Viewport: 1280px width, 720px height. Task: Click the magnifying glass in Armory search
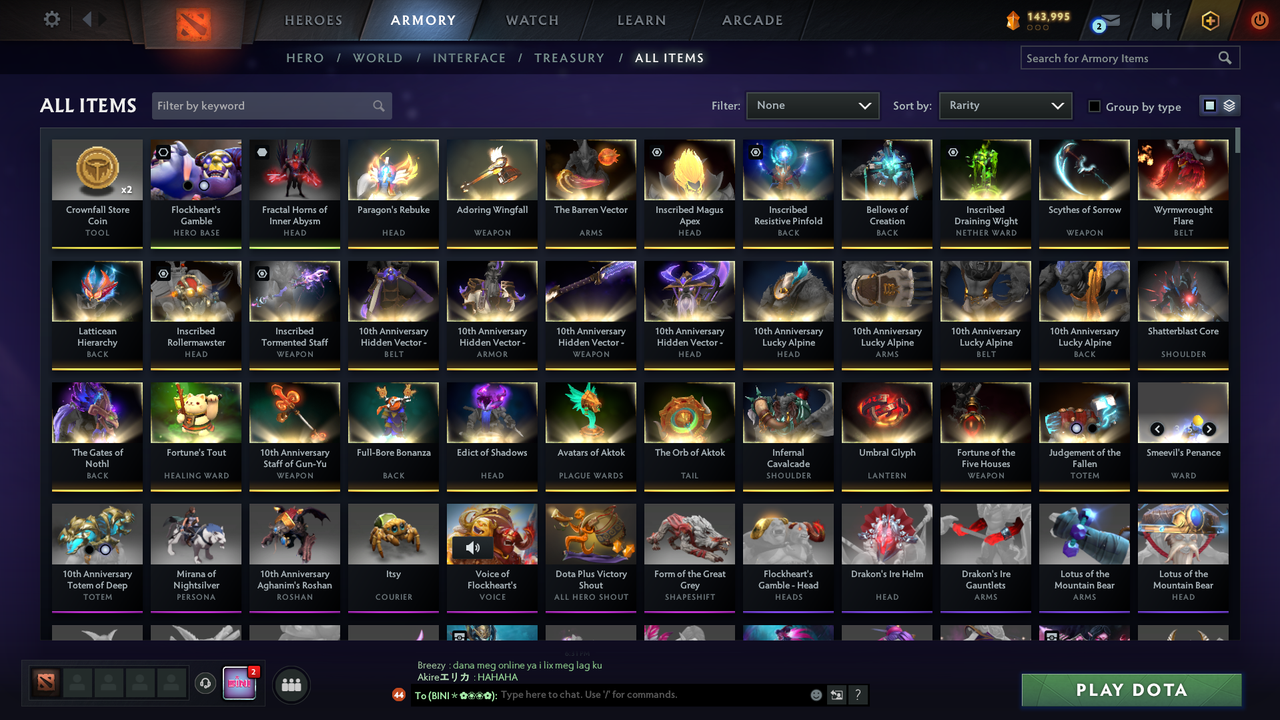[1224, 57]
